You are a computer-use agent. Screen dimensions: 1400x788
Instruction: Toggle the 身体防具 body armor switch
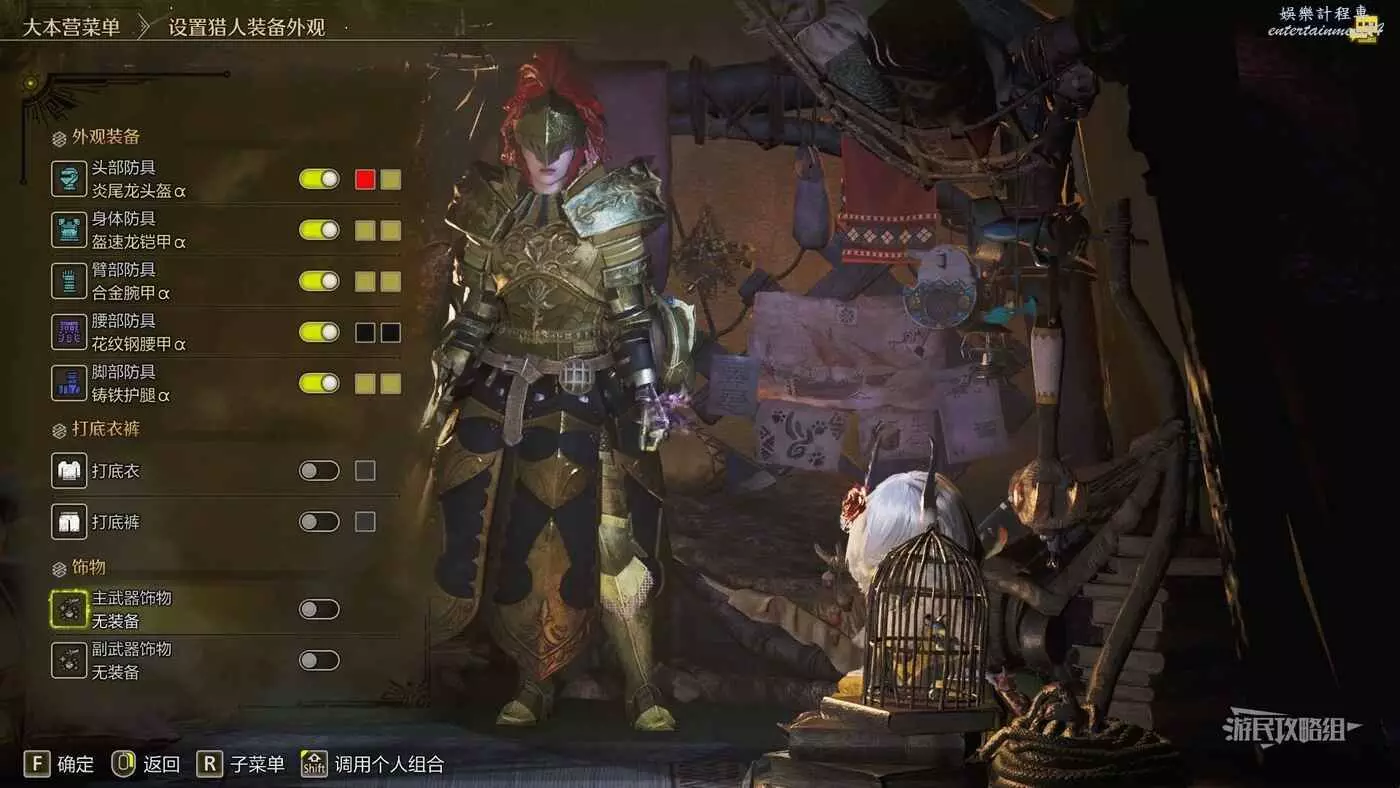[x=319, y=230]
